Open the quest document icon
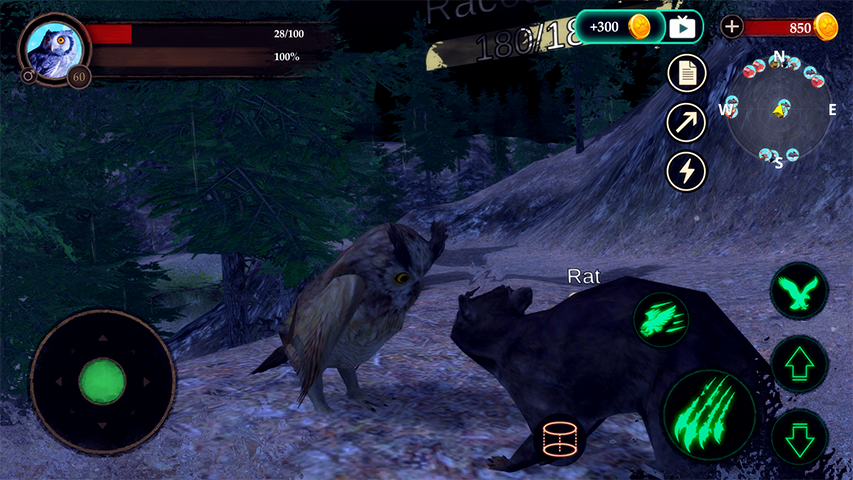The width and height of the screenshot is (853, 480). (686, 73)
